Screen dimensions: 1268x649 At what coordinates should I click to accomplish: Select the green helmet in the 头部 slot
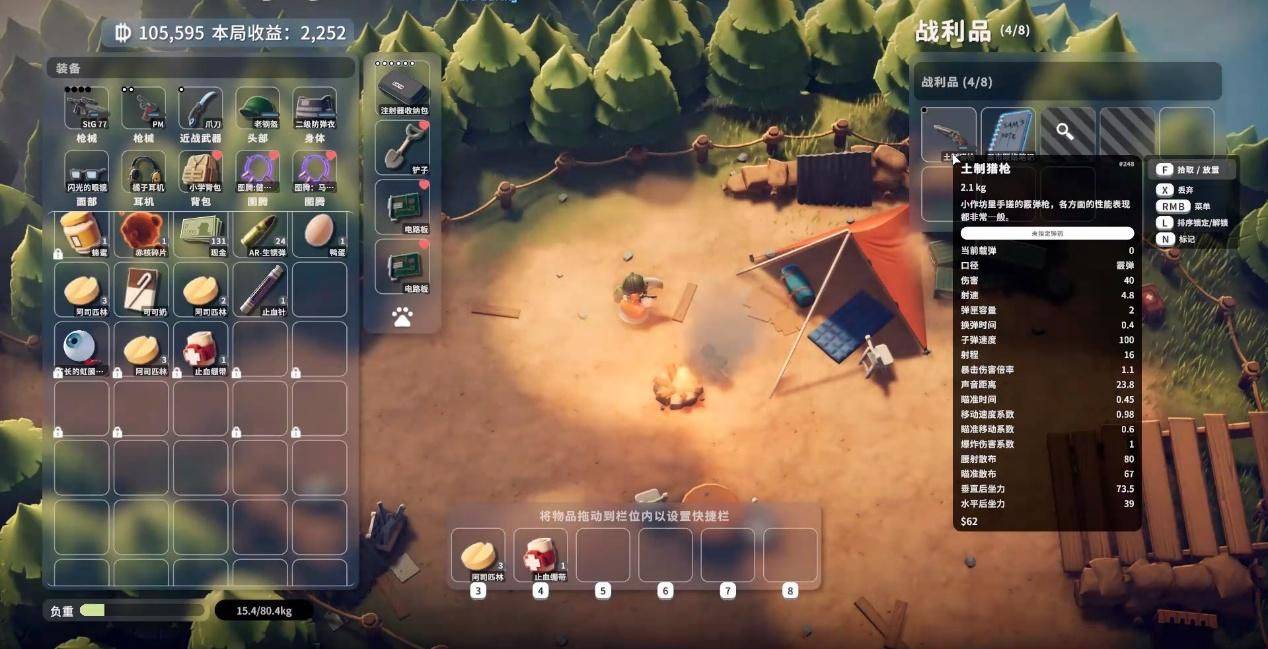click(258, 109)
